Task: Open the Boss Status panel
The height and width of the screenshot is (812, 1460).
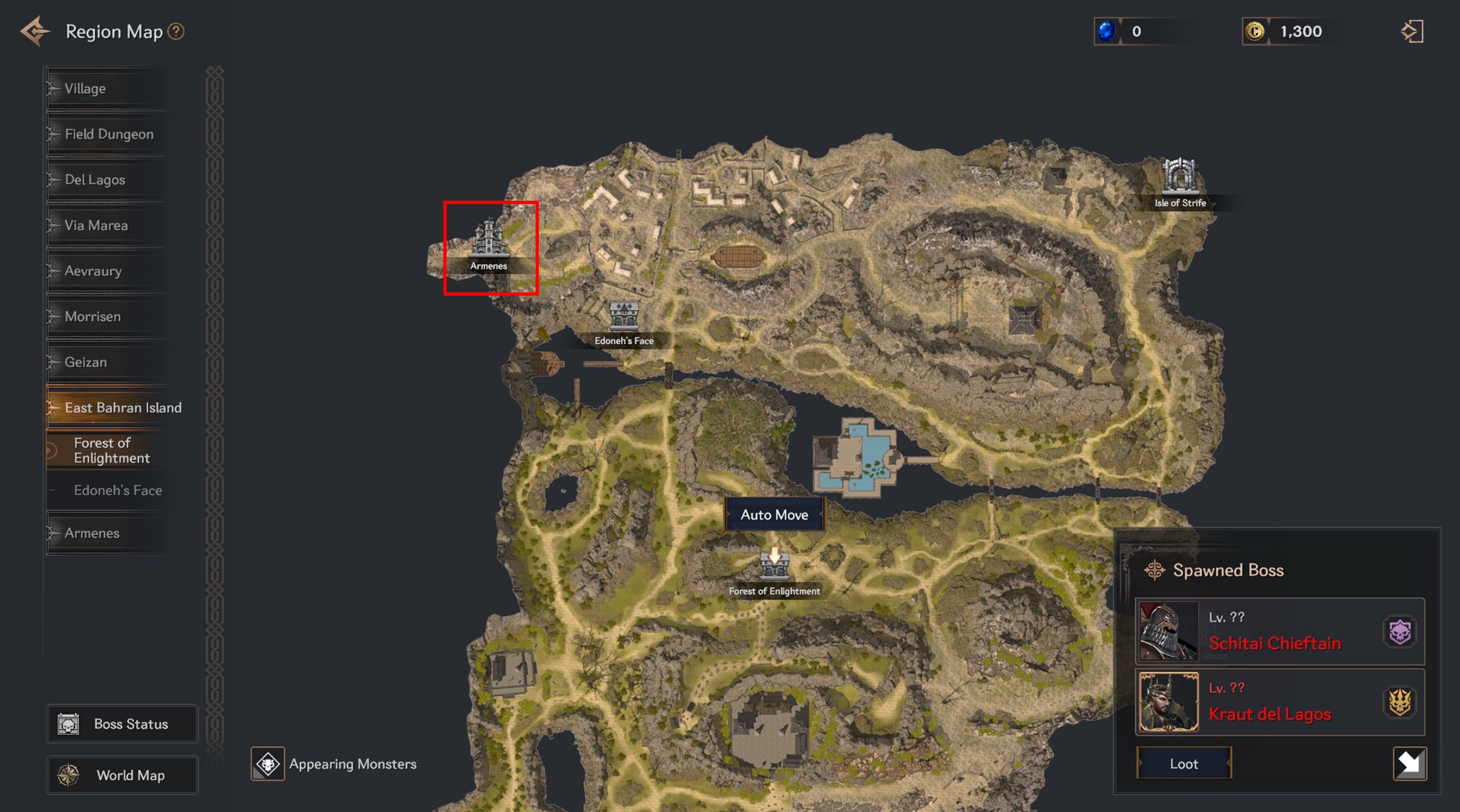Action: (x=122, y=724)
